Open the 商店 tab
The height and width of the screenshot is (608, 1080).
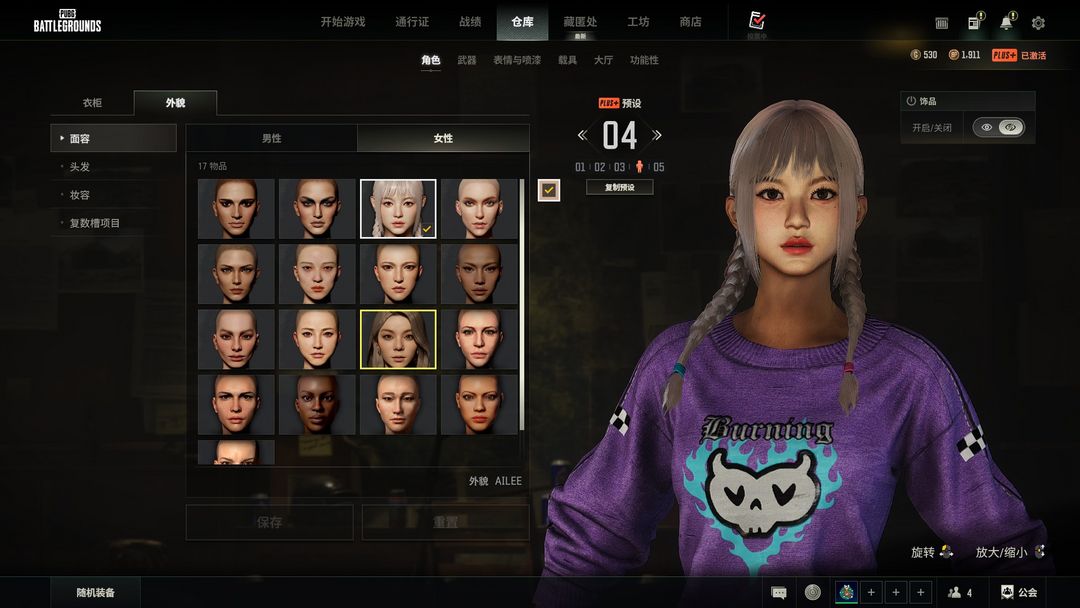[x=690, y=22]
